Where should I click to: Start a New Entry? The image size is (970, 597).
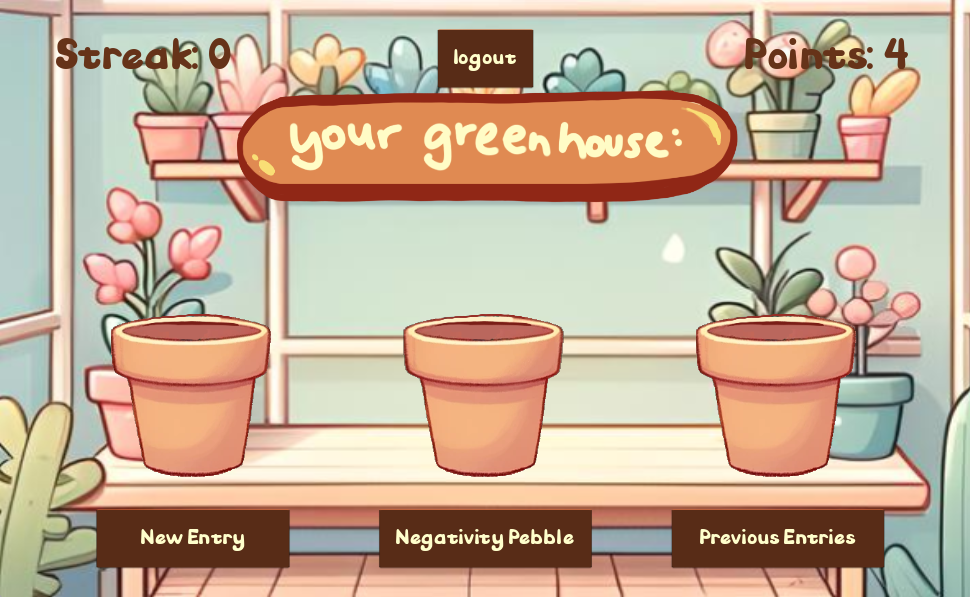[193, 538]
